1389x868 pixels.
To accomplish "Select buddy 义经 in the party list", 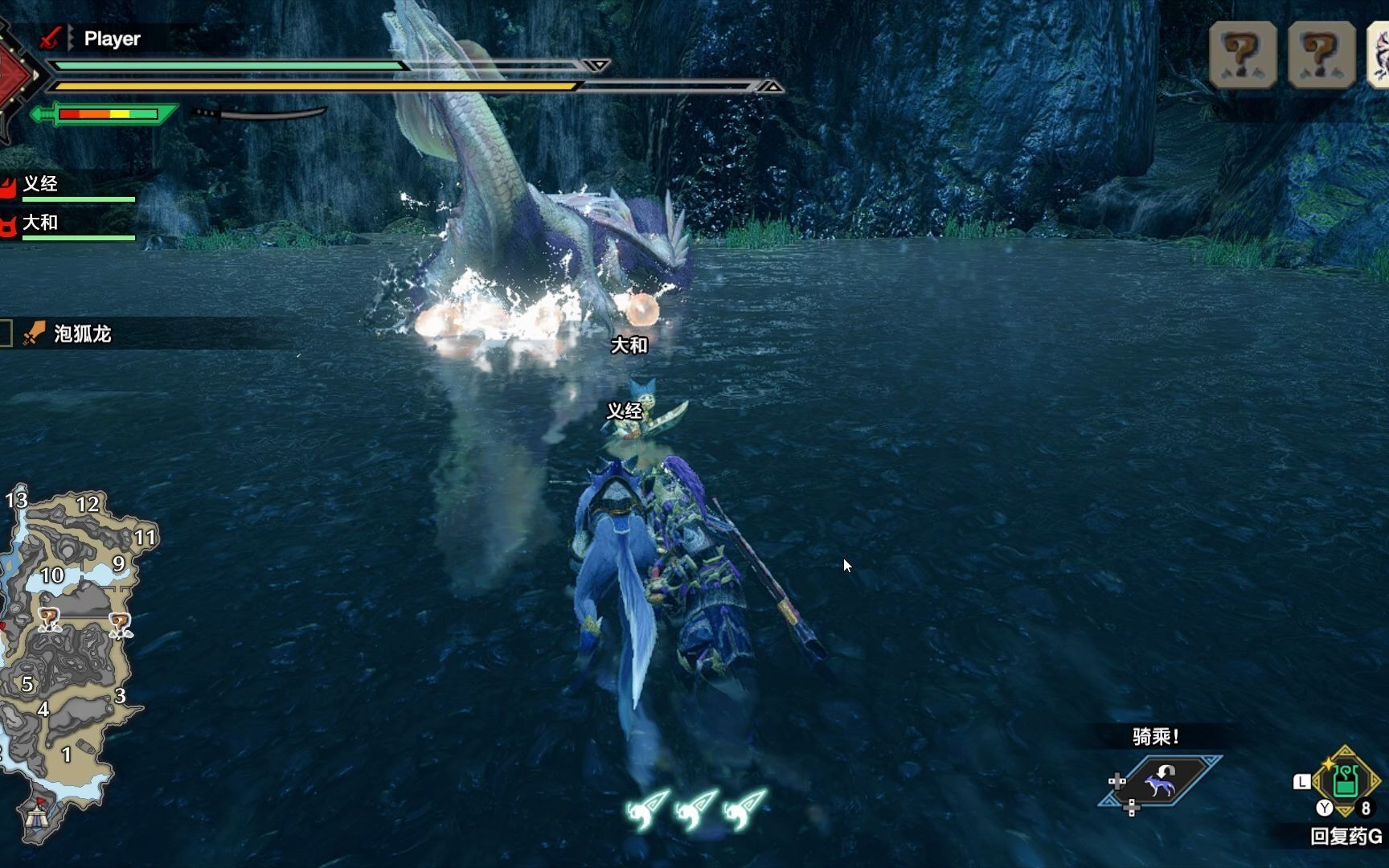I will point(40,184).
